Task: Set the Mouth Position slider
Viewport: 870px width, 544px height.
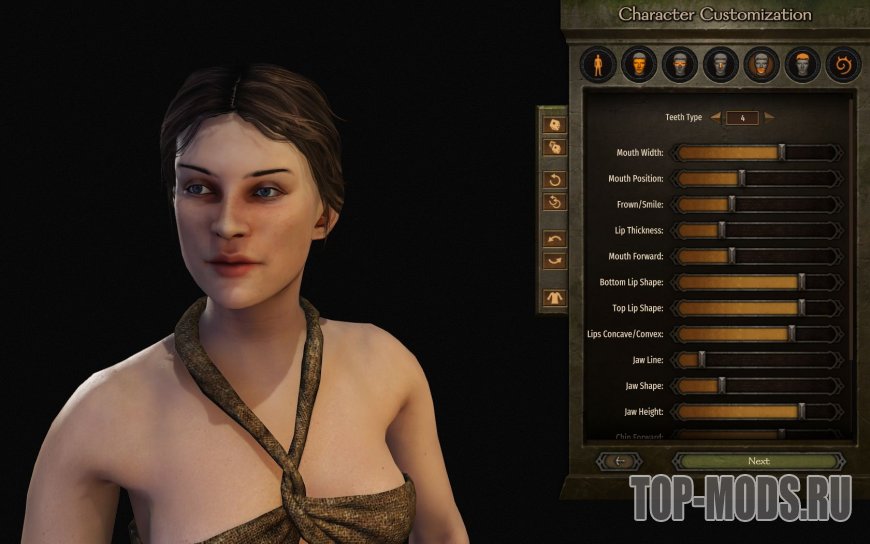Action: [742, 178]
